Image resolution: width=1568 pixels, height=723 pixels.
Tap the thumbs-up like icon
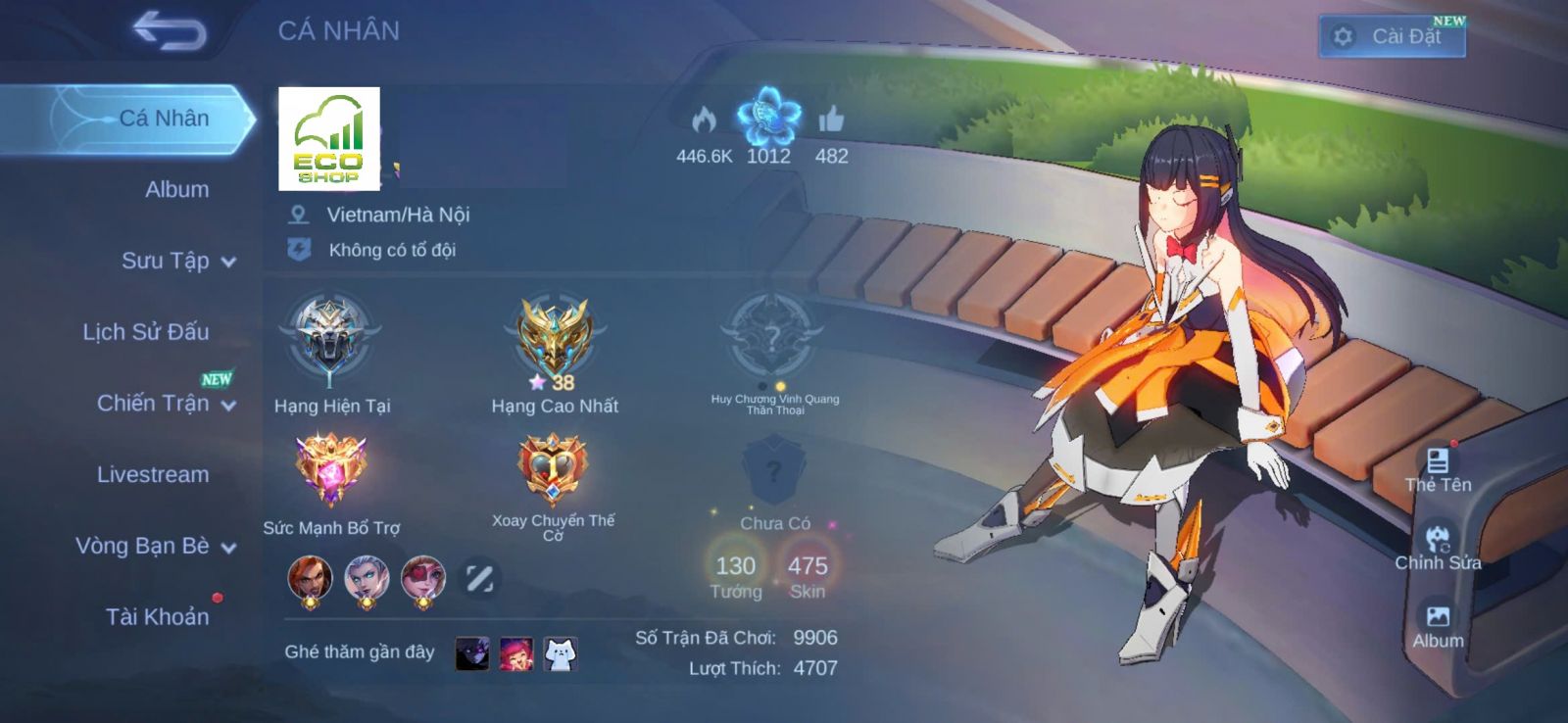point(831,120)
